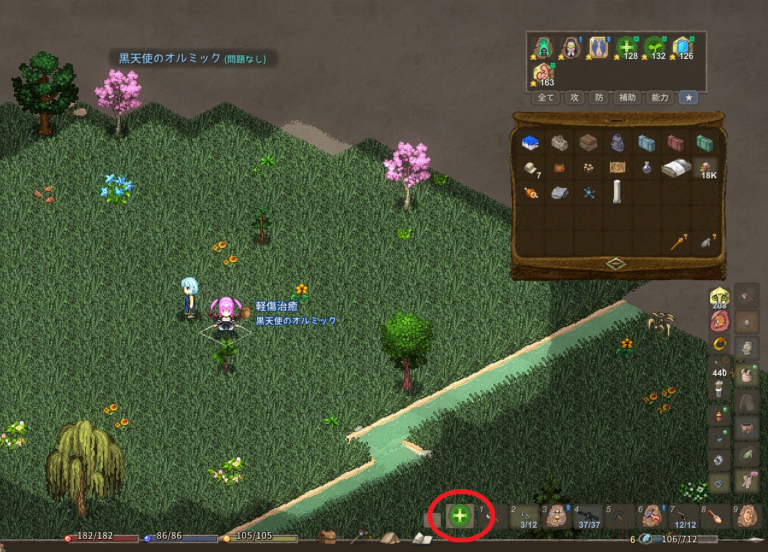Select the purple backpack inventory item
The width and height of the screenshot is (768, 552).
tap(618, 143)
